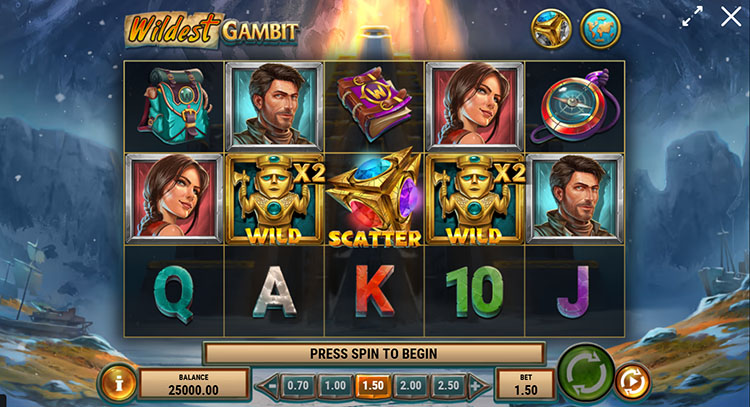Viewport: 750px width, 407px height.
Task: Pick the 2.50 bet option
Action: [449, 385]
